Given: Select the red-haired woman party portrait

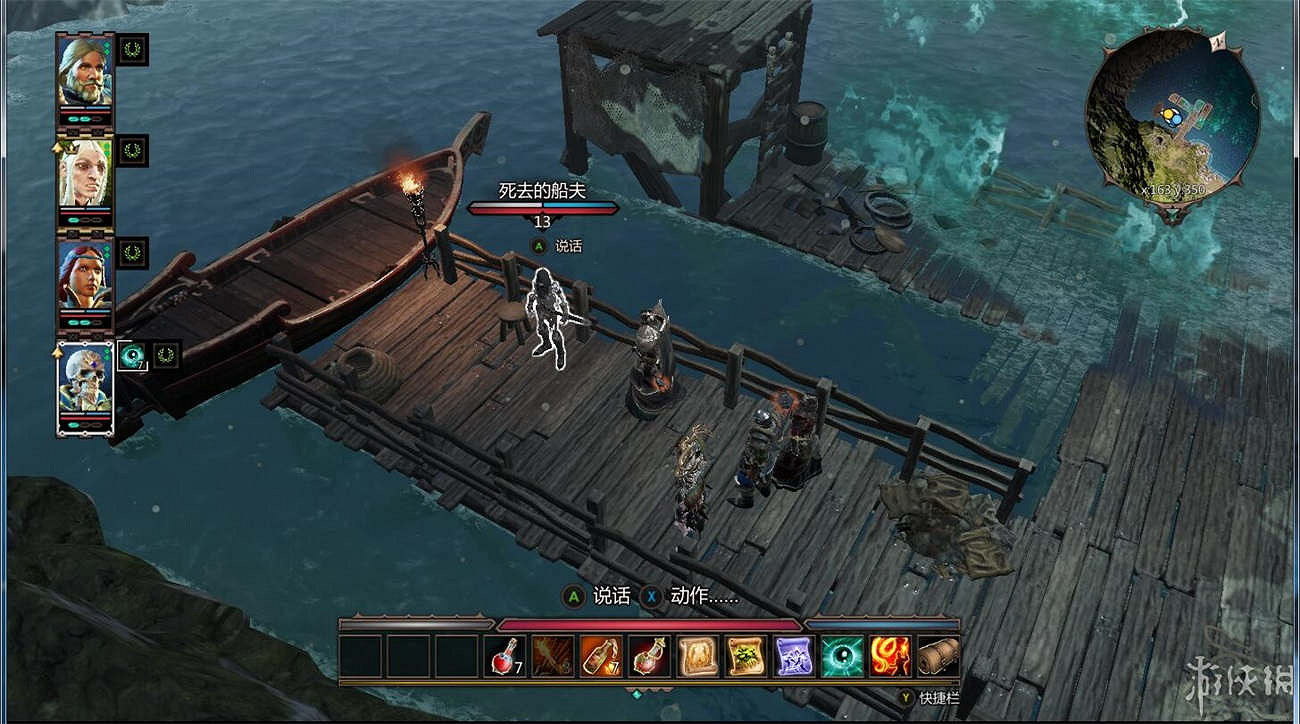Looking at the screenshot, I should [x=85, y=275].
